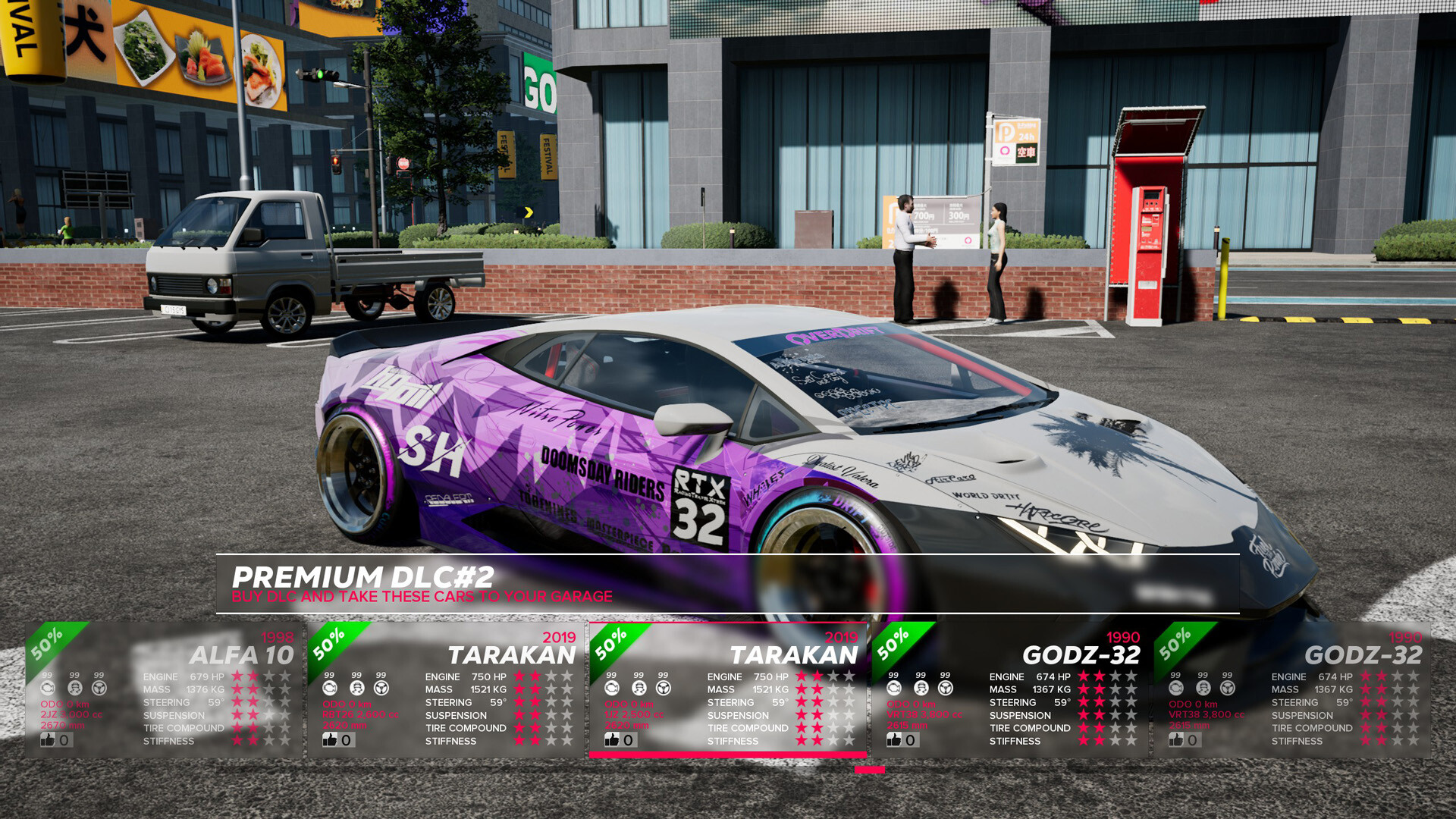Image resolution: width=1456 pixels, height=819 pixels.
Task: Click the driver helmet icon on the ALFA 10 card
Action: [74, 686]
